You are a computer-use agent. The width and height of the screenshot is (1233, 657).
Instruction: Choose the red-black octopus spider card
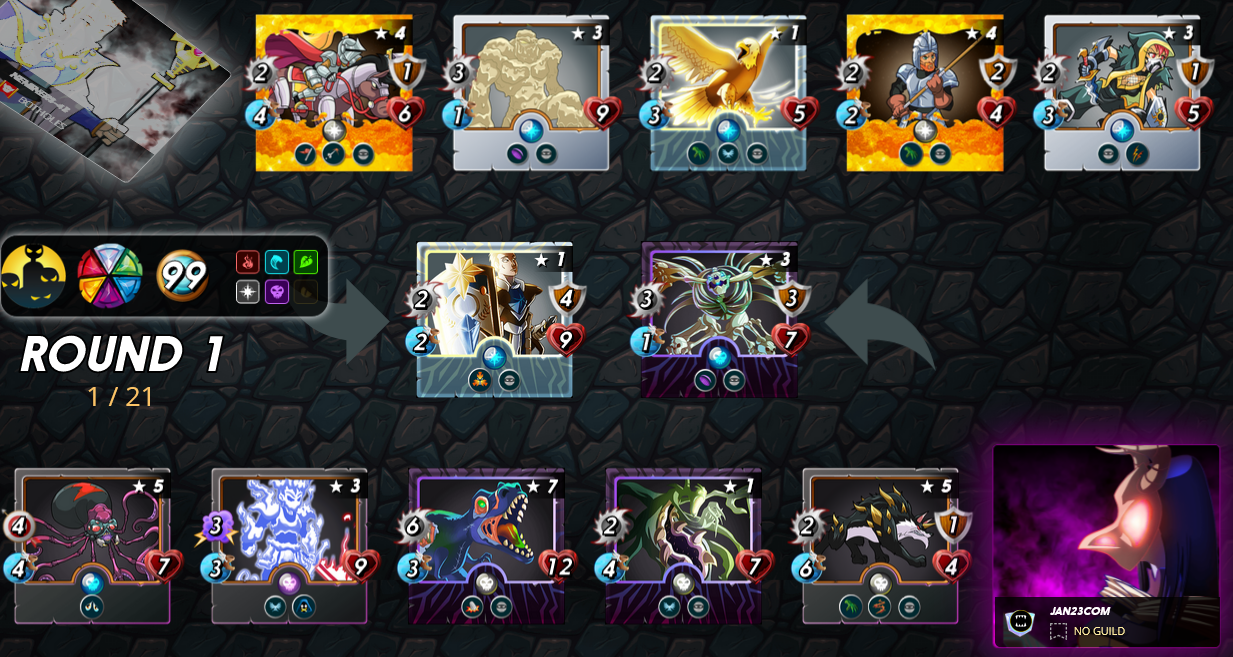pyautogui.click(x=92, y=544)
